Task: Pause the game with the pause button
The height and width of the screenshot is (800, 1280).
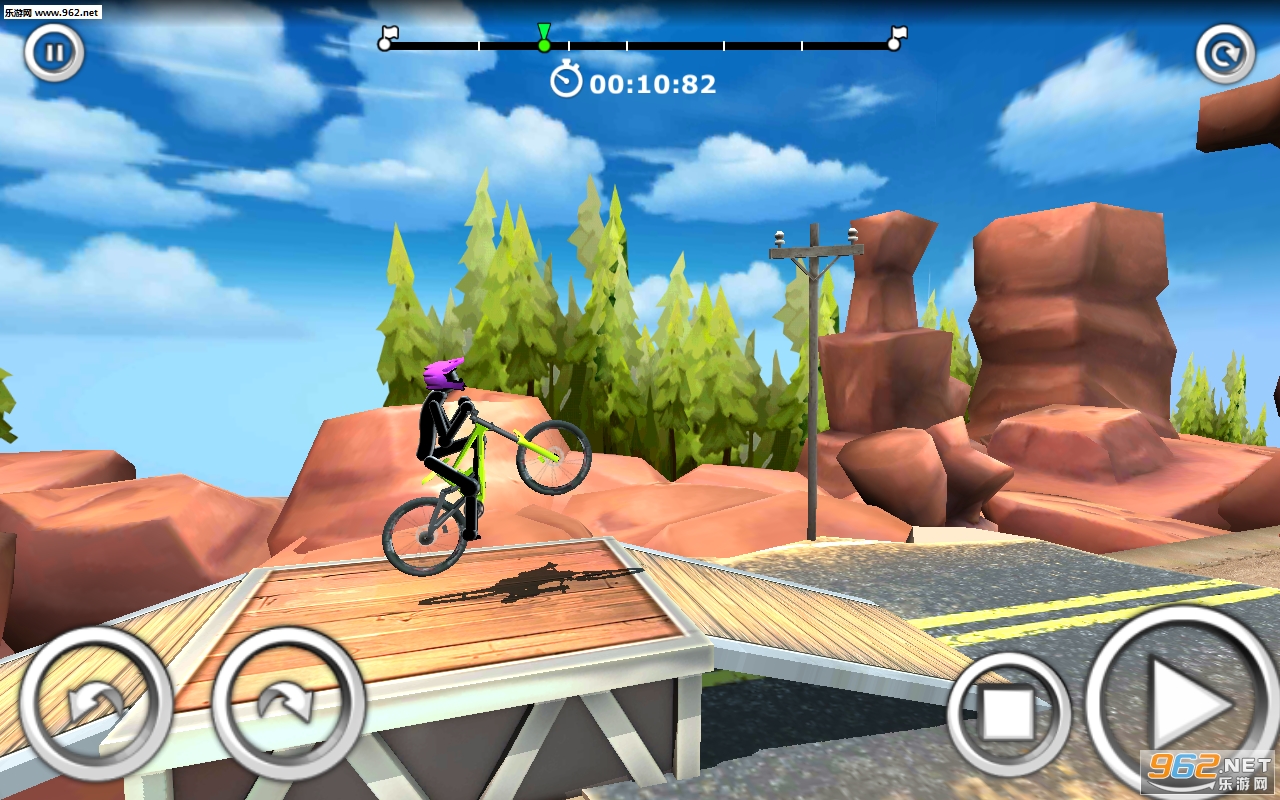Action: tap(54, 53)
